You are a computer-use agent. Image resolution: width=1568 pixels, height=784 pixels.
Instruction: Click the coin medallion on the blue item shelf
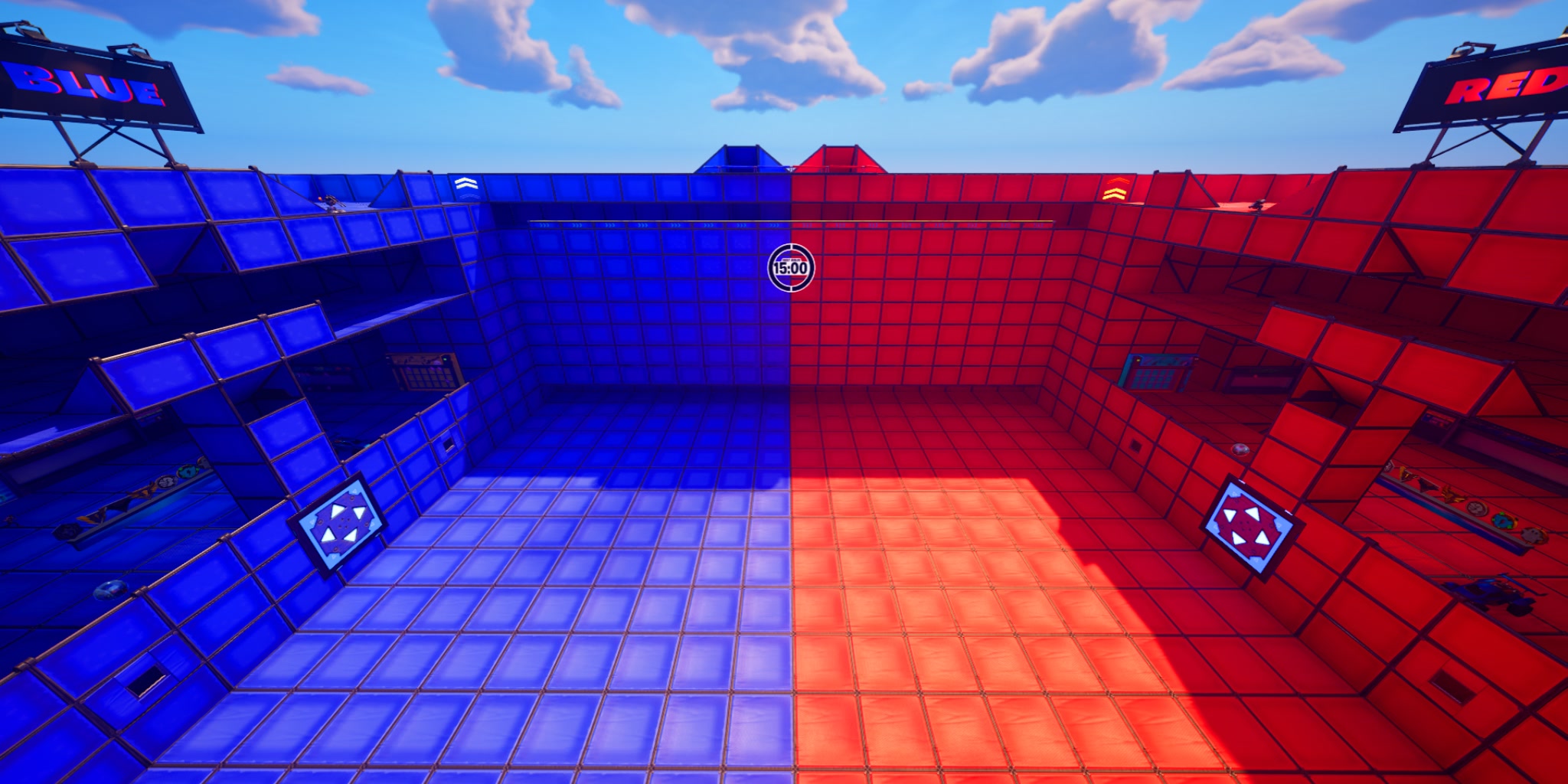pos(168,482)
